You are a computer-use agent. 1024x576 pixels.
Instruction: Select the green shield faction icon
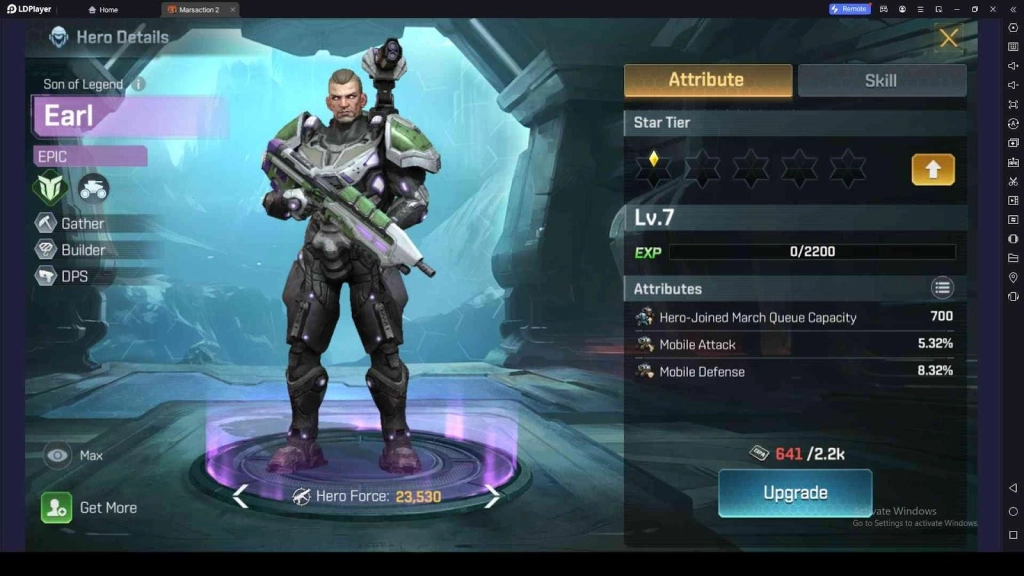pyautogui.click(x=49, y=187)
